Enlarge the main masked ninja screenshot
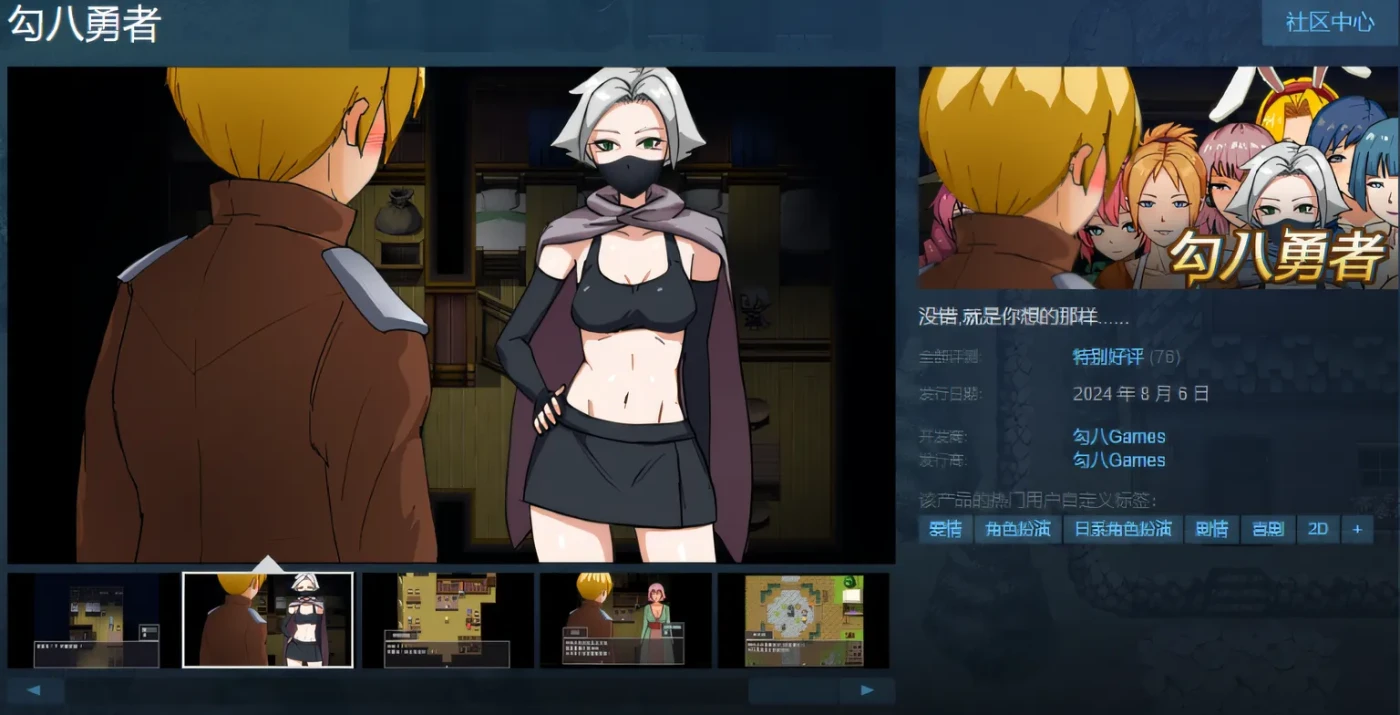The height and width of the screenshot is (715, 1400). point(451,315)
